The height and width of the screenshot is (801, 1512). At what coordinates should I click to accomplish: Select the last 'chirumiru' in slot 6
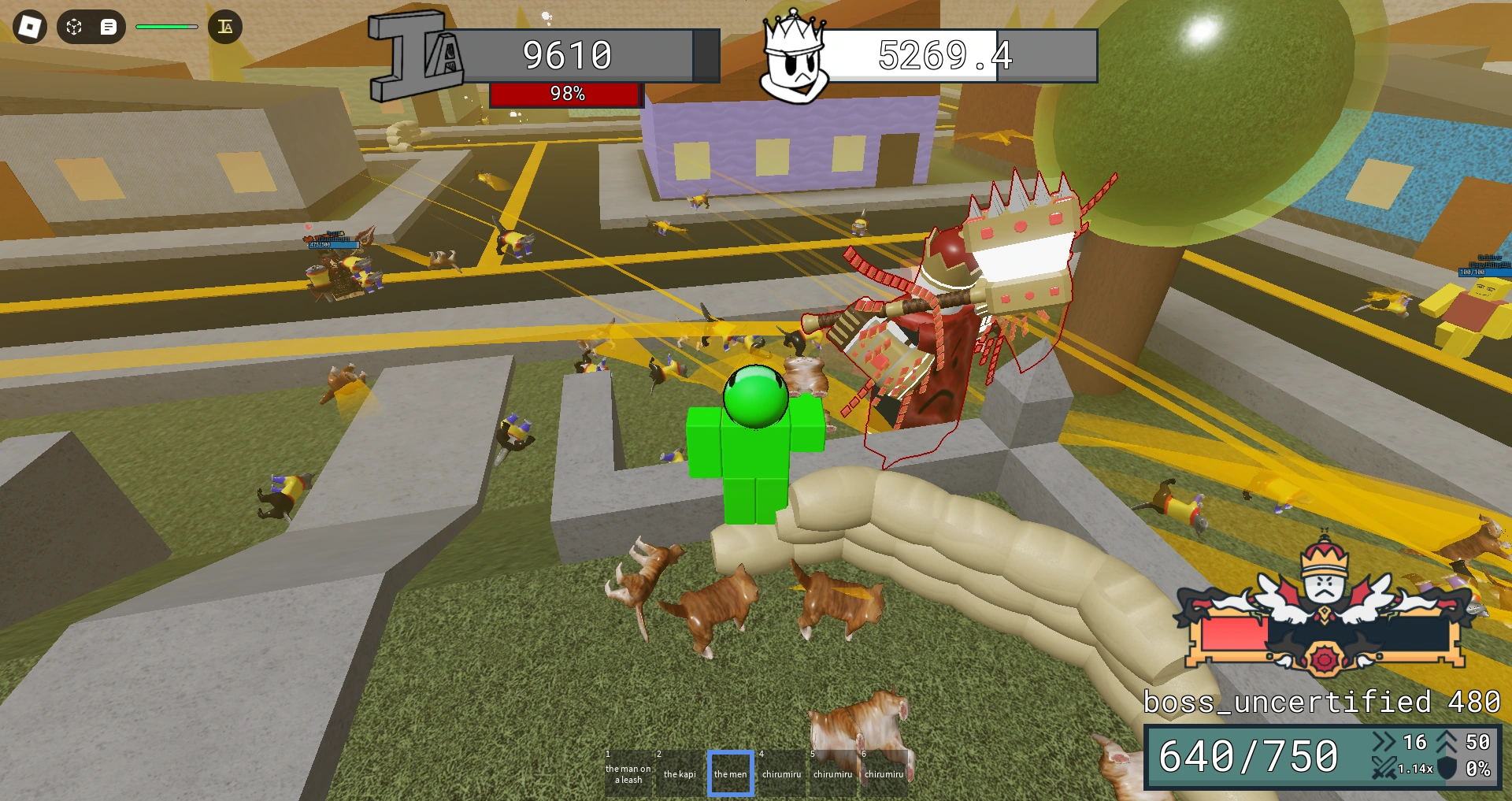click(886, 773)
